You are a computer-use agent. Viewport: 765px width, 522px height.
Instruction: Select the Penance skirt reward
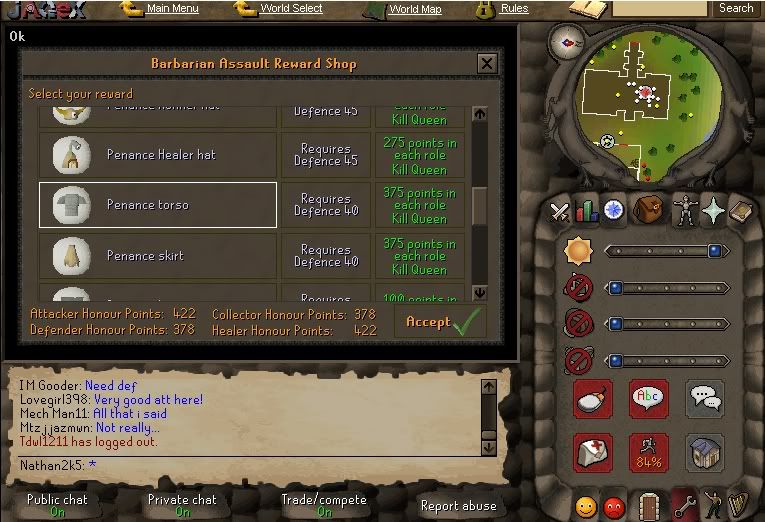pyautogui.click(x=158, y=256)
